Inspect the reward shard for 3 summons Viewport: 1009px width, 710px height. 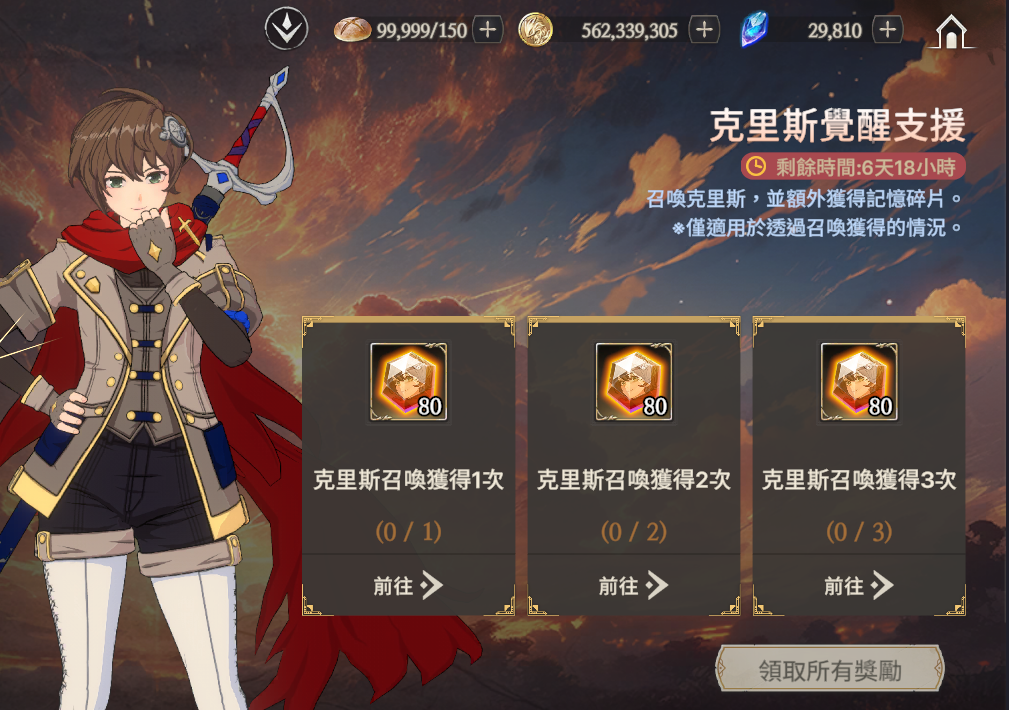(x=858, y=381)
